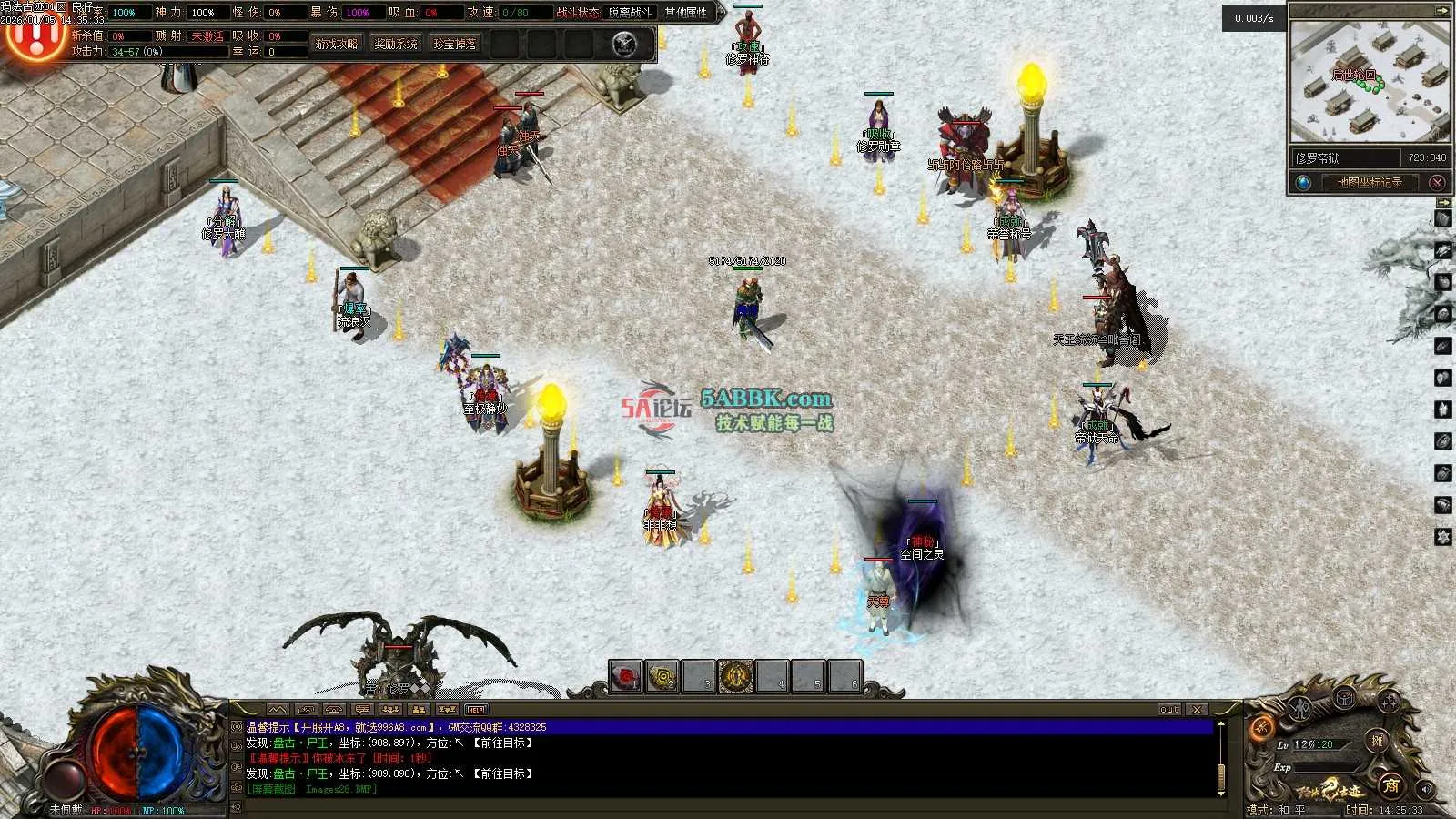Click the 'out' button above the chat
This screenshot has height=819, width=1456.
pos(1169,709)
